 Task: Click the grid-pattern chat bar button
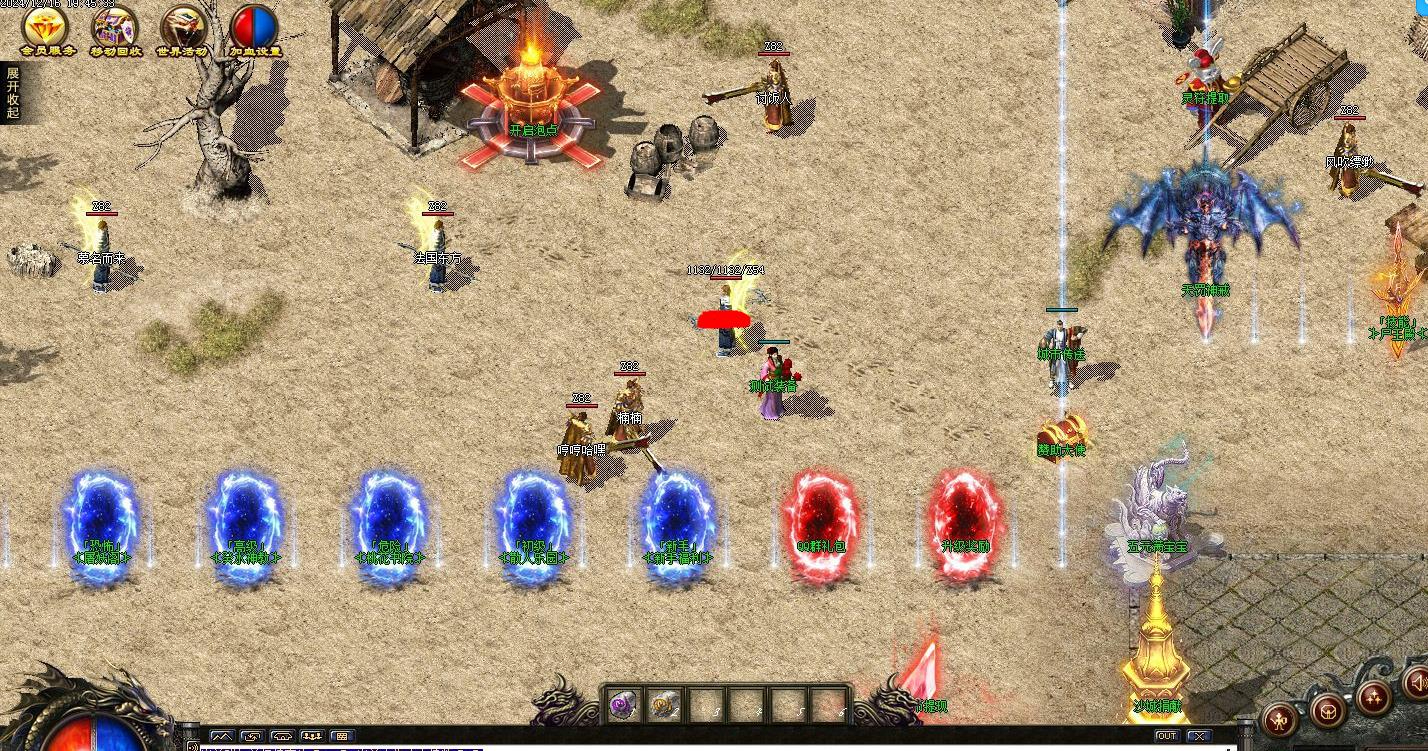tap(341, 737)
